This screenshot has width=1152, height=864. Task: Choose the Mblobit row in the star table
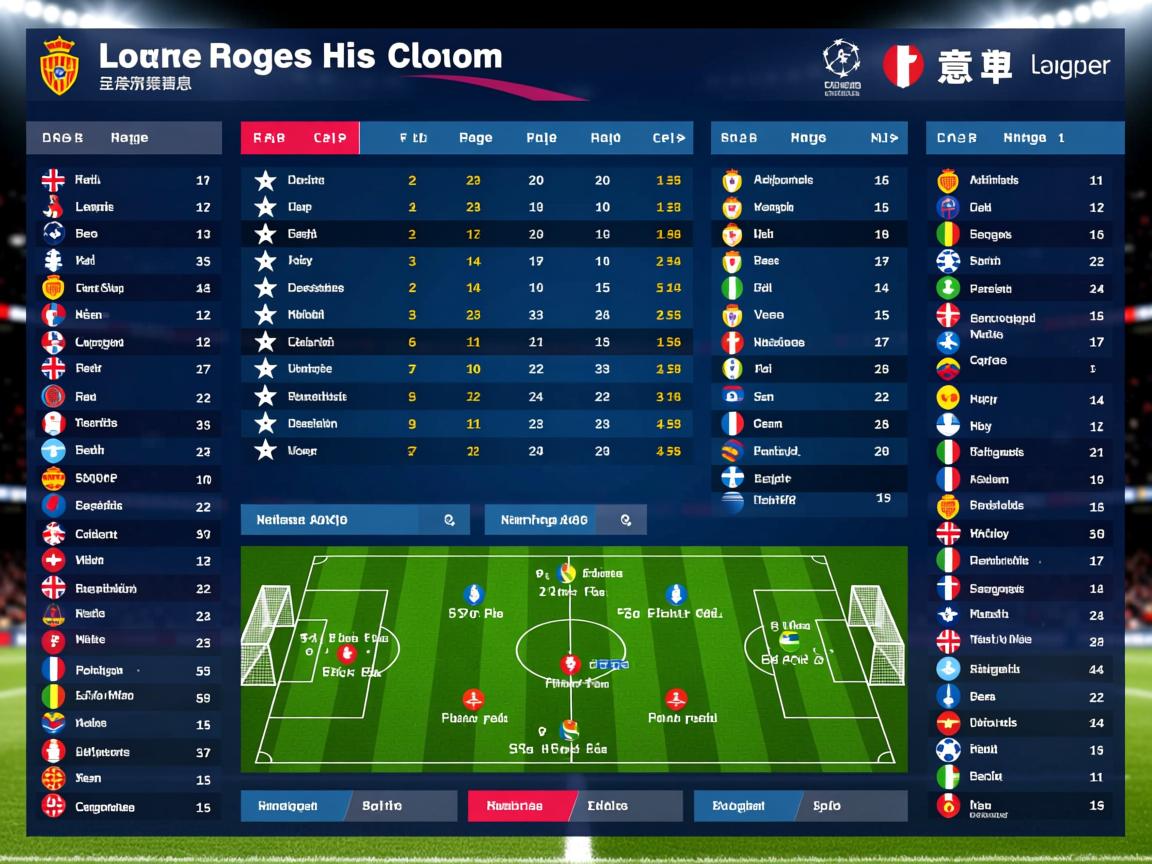click(466, 315)
